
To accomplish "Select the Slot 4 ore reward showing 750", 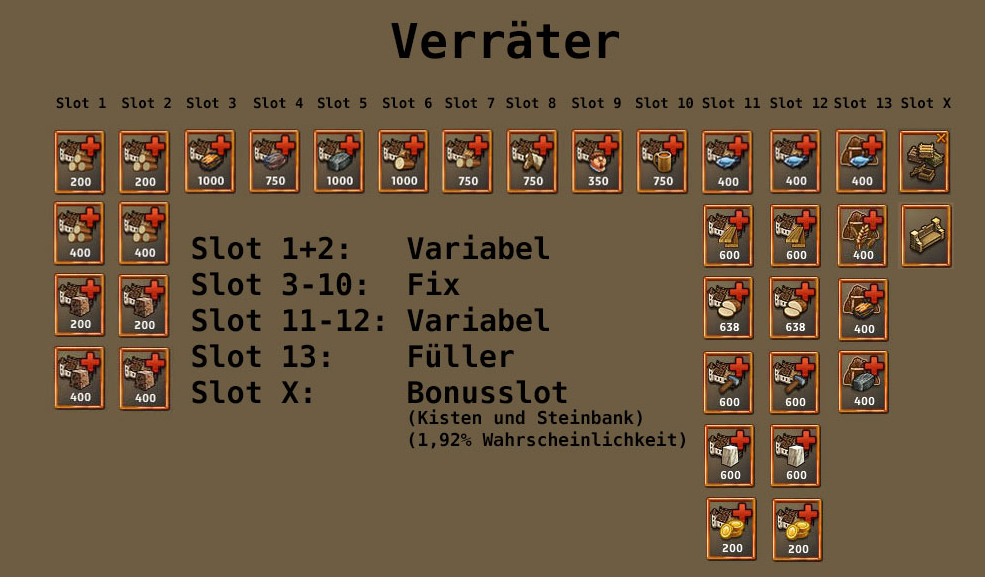I will pos(274,161).
